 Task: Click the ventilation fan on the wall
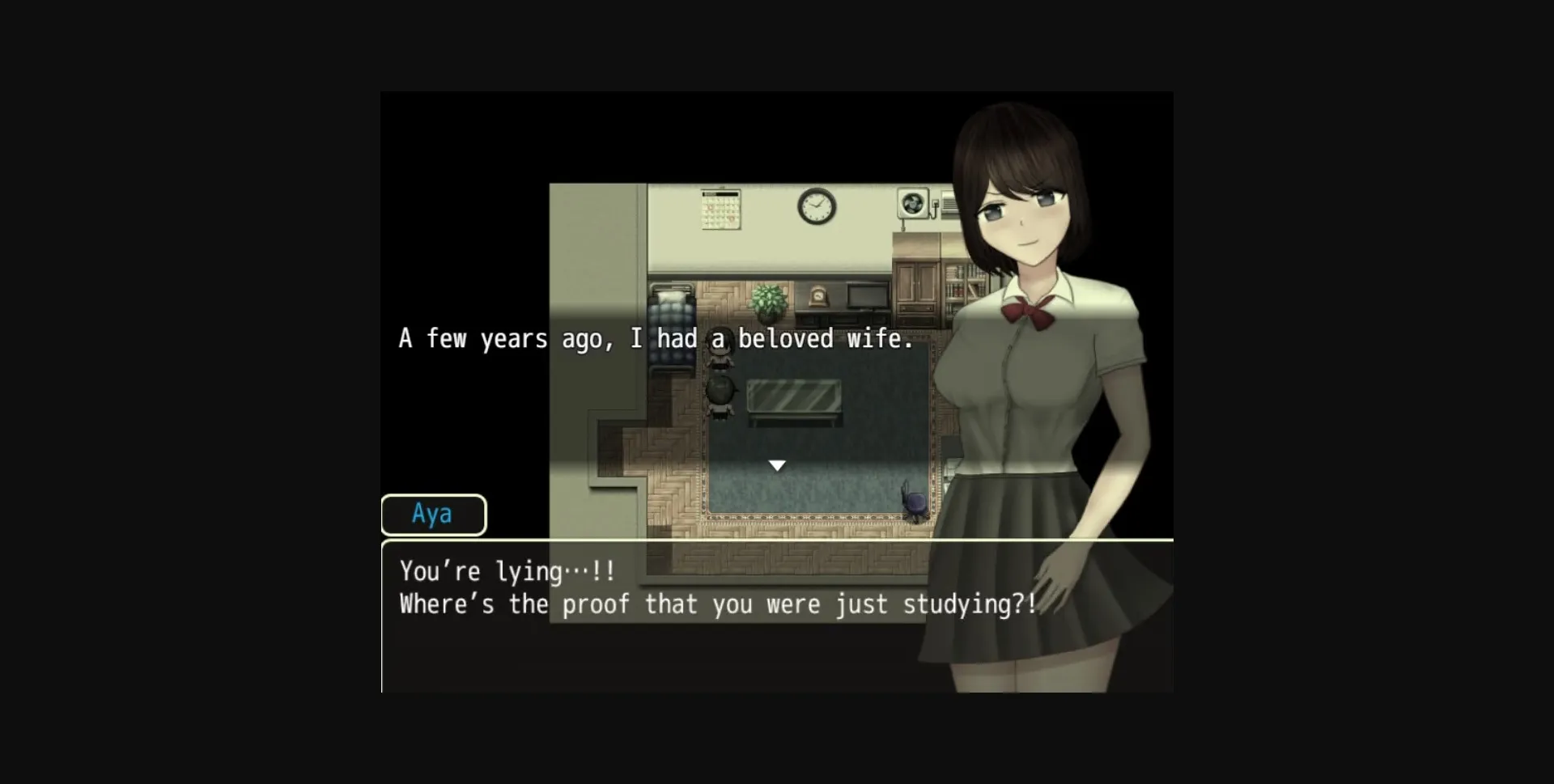pyautogui.click(x=914, y=205)
